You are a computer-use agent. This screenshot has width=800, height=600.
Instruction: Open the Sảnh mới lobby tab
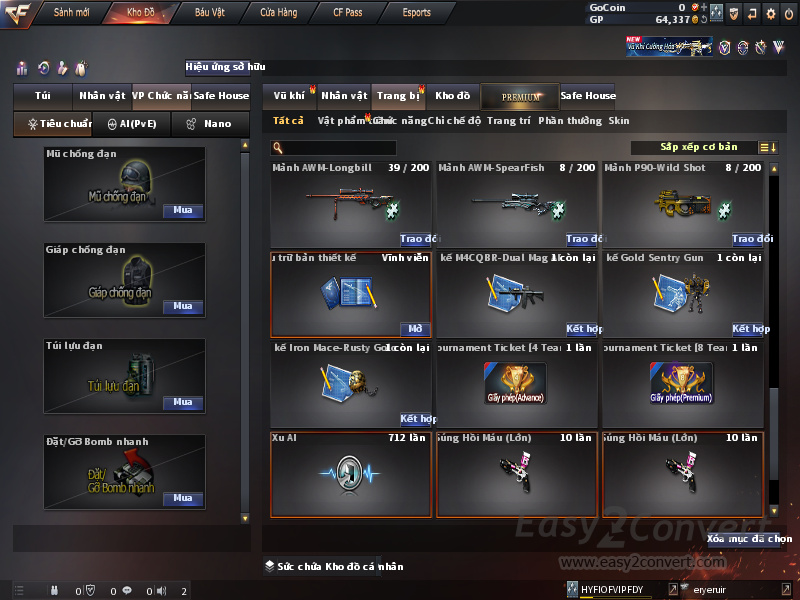[71, 13]
